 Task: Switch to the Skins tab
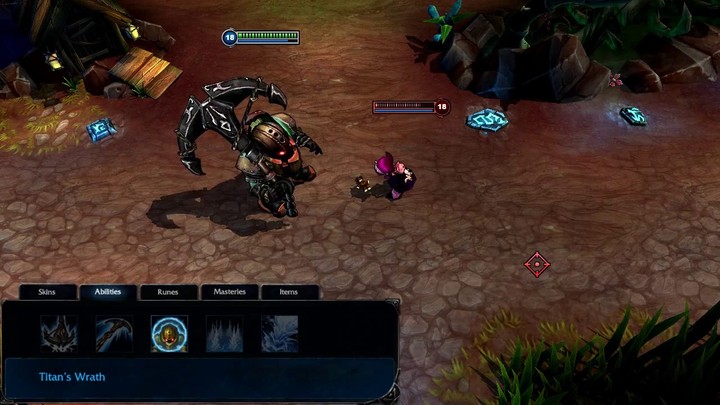click(x=47, y=292)
